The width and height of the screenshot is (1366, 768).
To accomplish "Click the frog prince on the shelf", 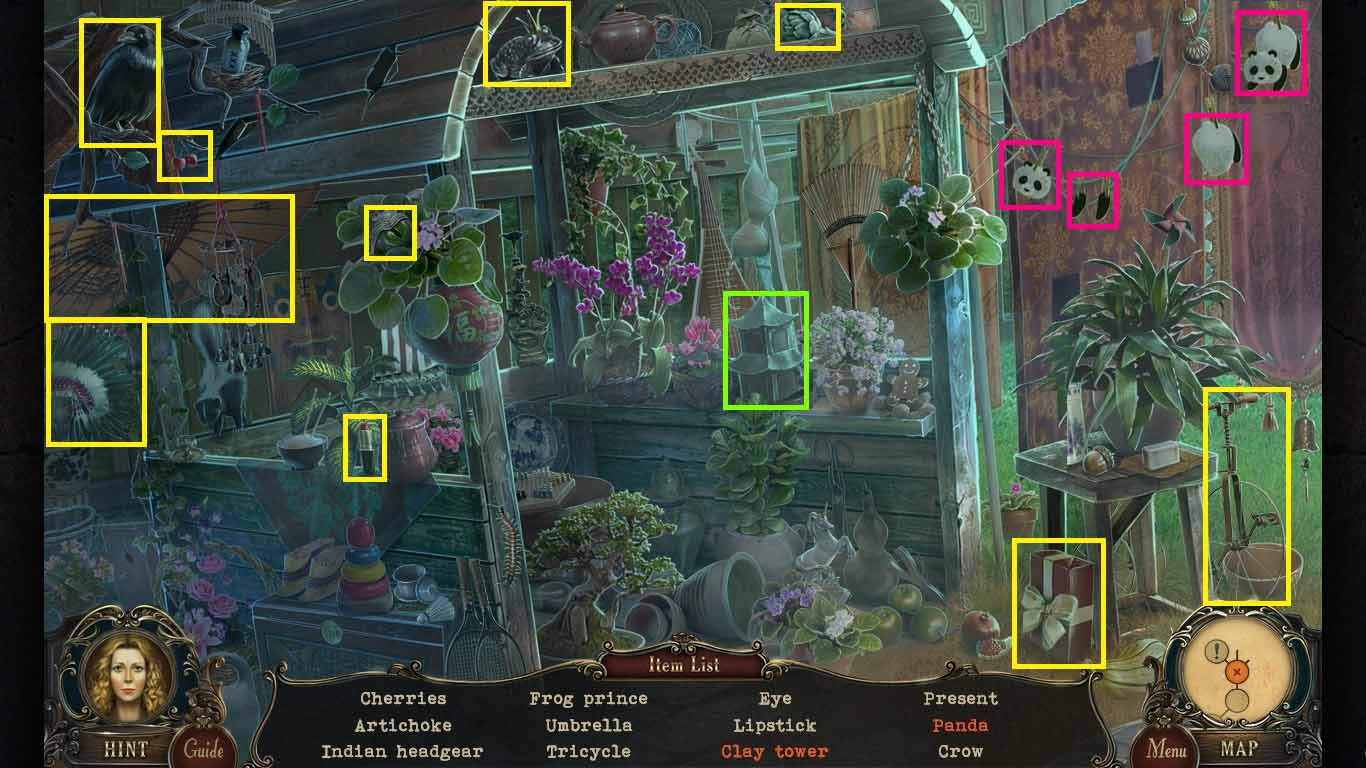I will pyautogui.click(x=527, y=45).
